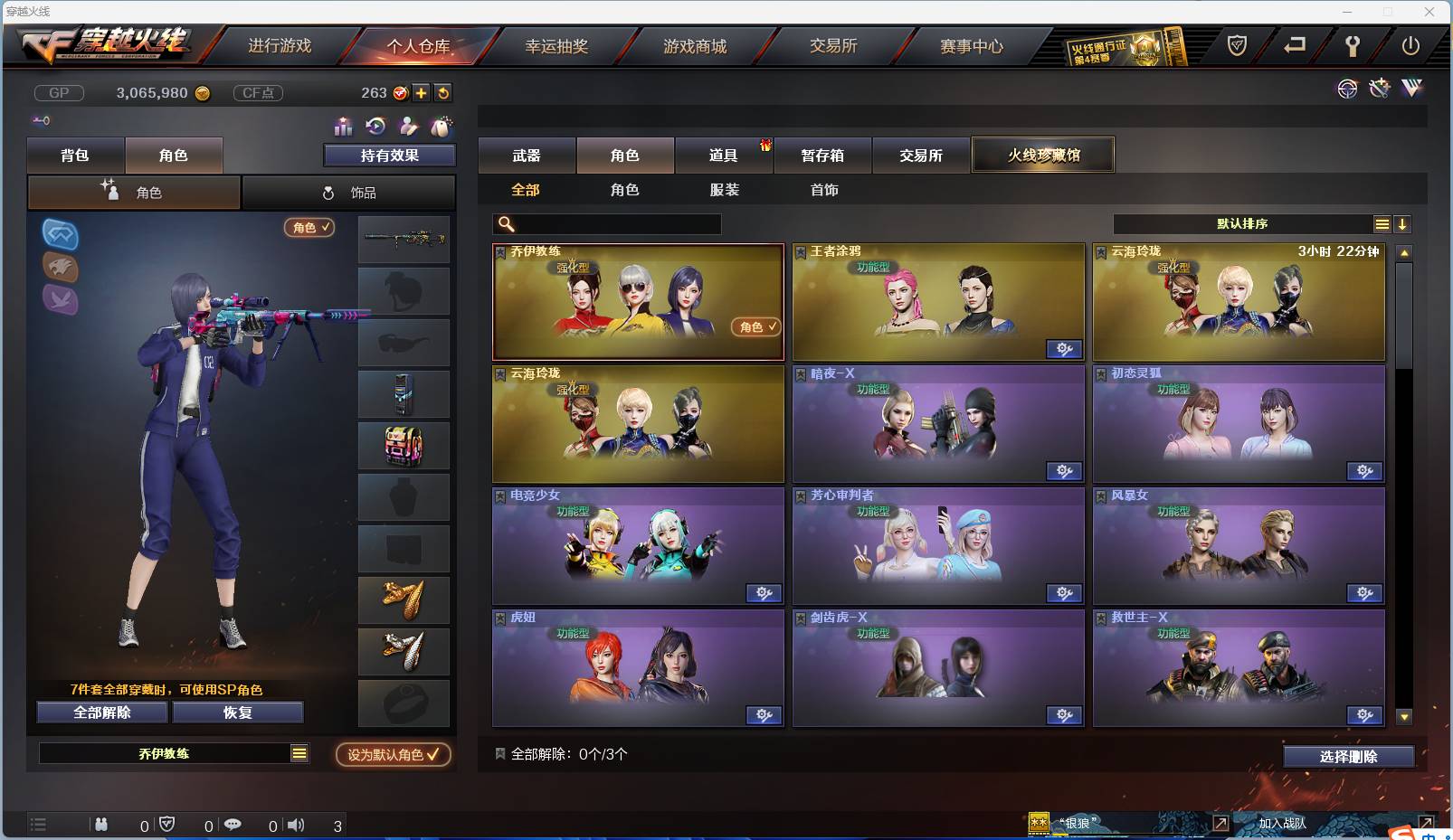Viewport: 1453px width, 840px height.
Task: Switch to the 火线珍藏馆 tab
Action: click(1042, 155)
